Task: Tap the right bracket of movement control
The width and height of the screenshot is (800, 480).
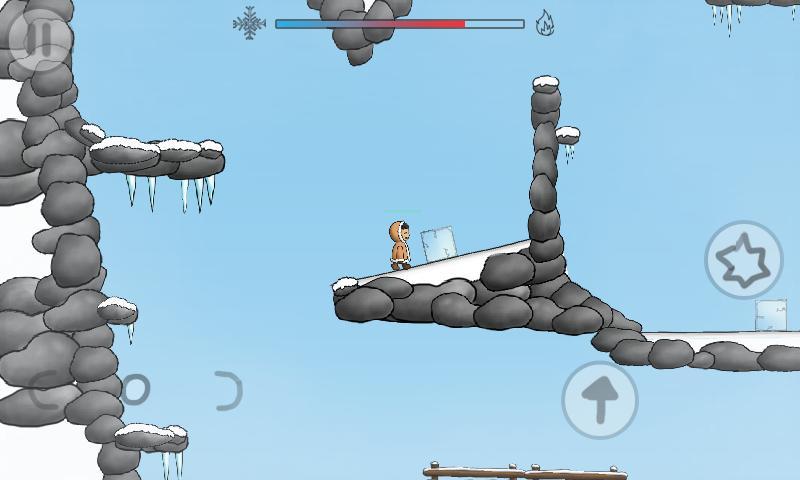Action: pyautogui.click(x=230, y=390)
